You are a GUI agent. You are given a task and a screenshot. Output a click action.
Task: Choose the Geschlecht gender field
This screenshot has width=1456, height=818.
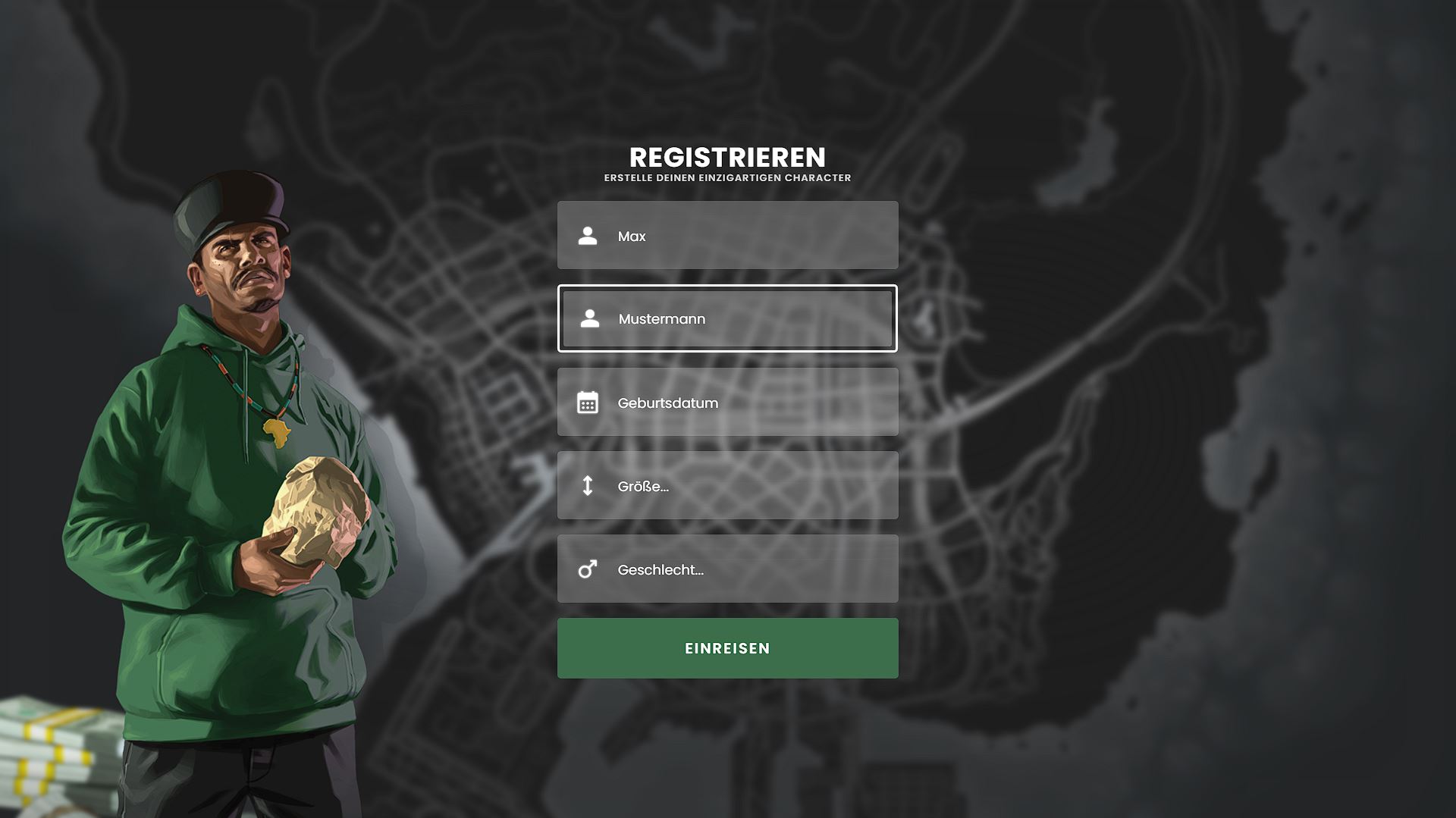pyautogui.click(x=726, y=569)
